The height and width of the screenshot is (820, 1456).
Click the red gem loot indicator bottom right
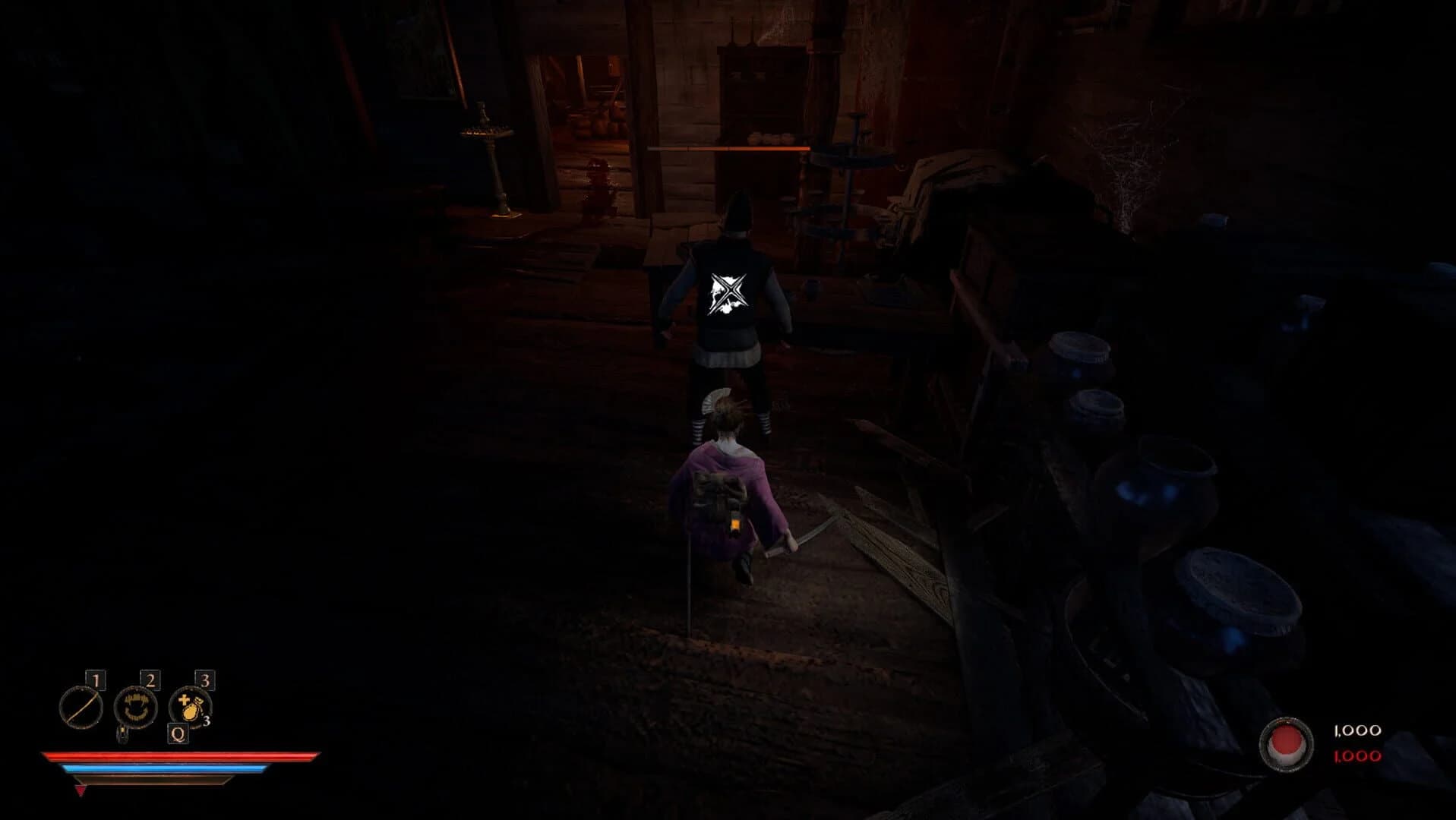(x=1286, y=743)
